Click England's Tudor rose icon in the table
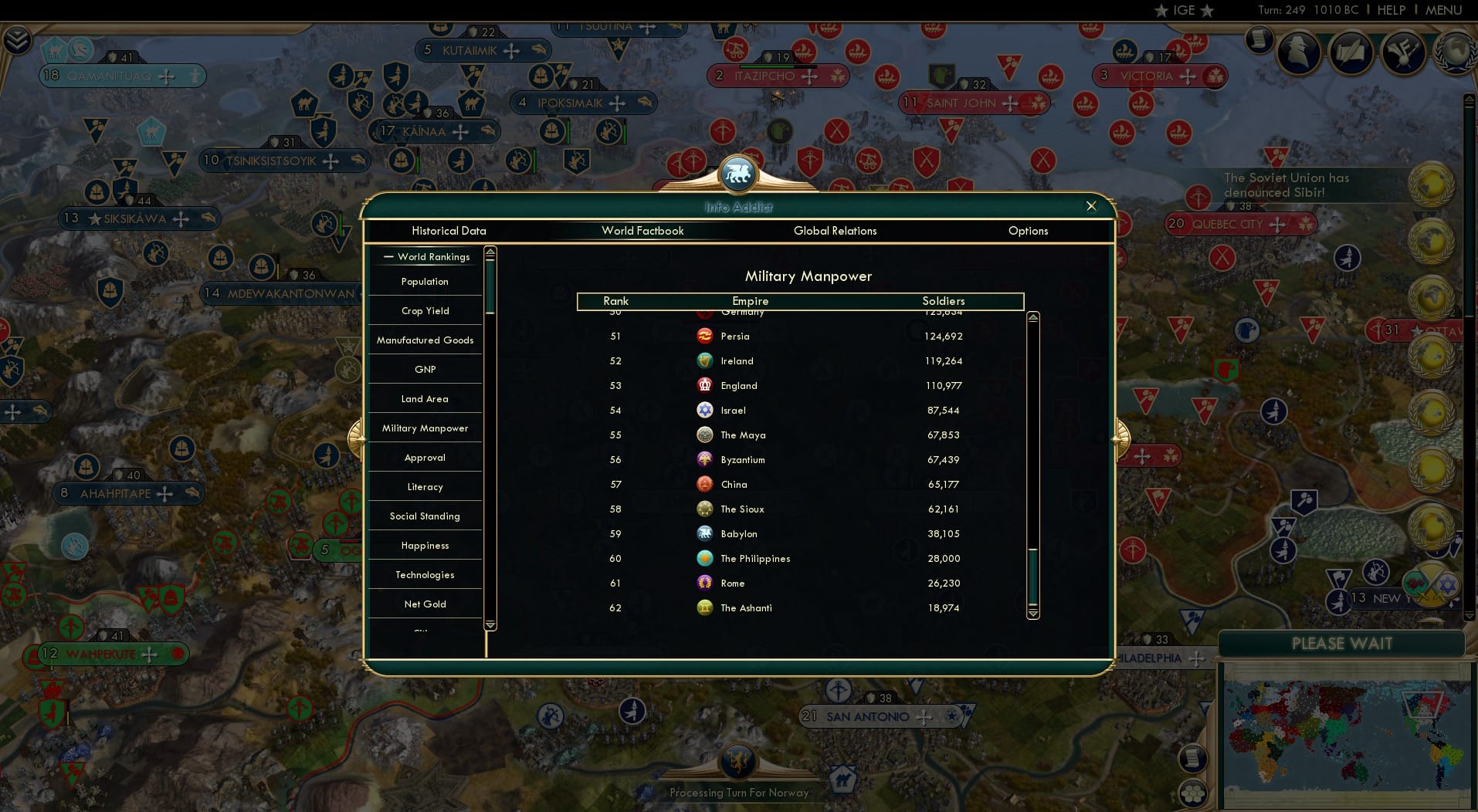The image size is (1478, 812). [703, 385]
